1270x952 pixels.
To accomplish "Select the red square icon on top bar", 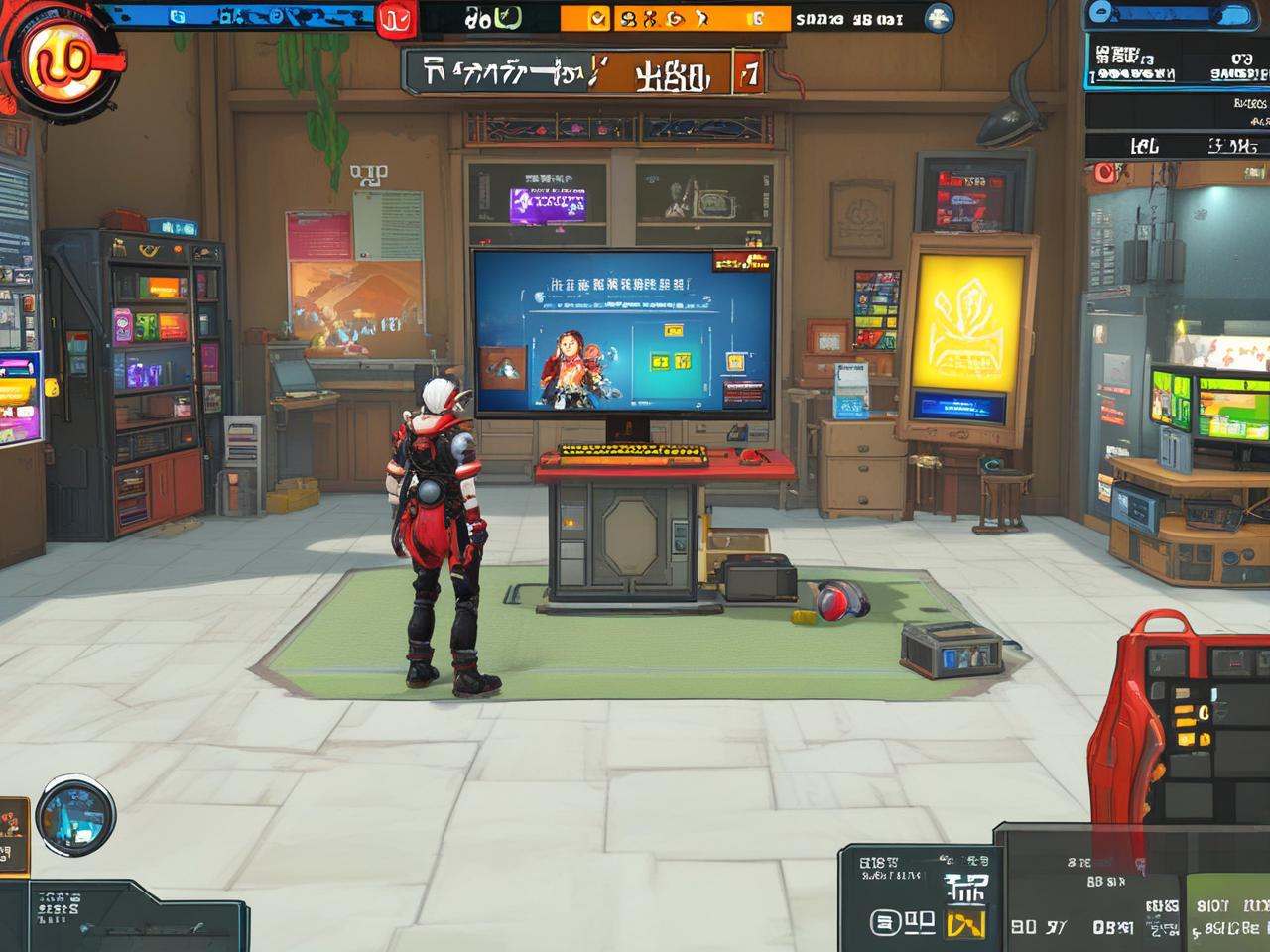I will click(x=394, y=19).
